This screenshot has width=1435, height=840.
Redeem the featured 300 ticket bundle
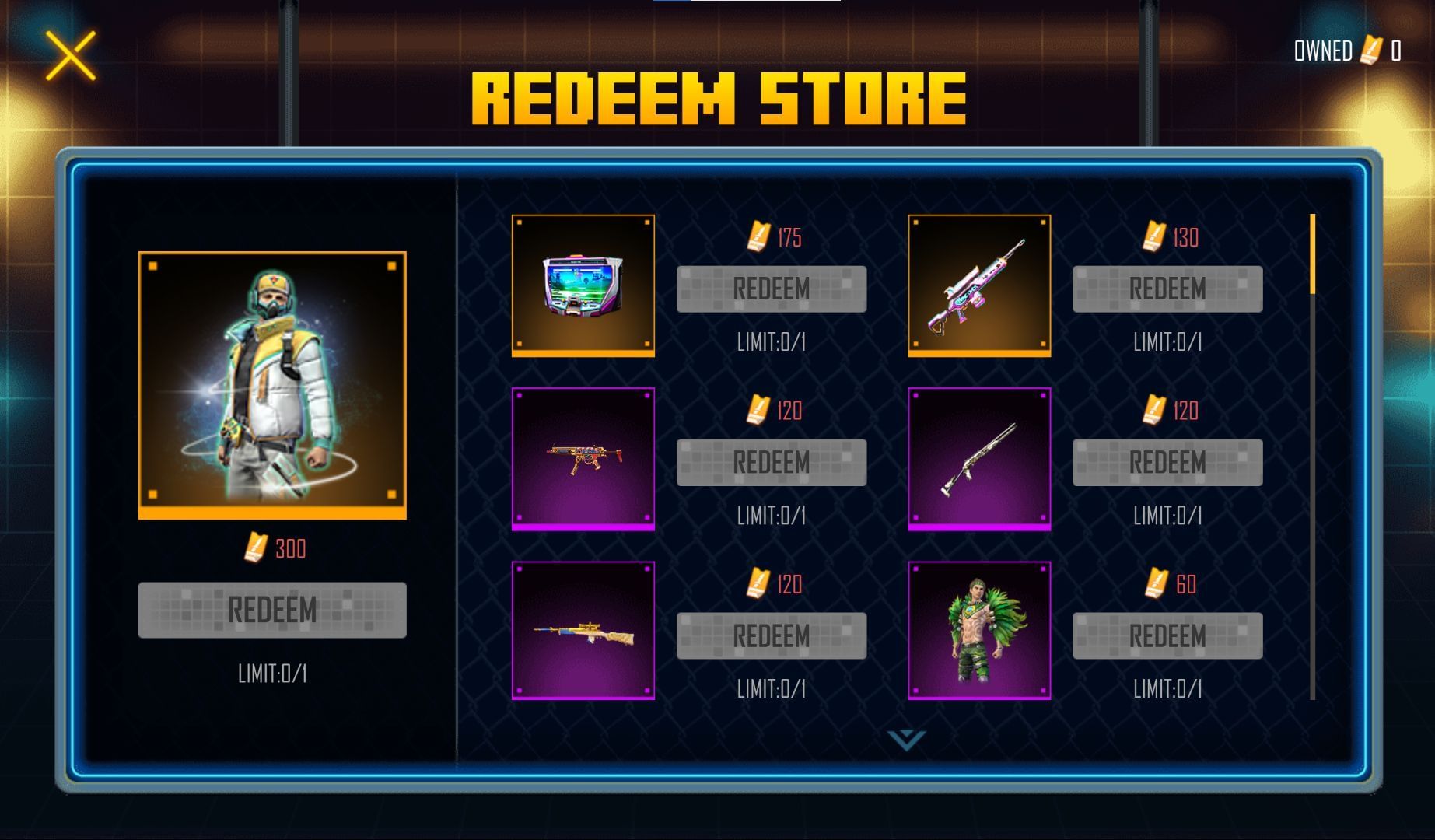272,611
